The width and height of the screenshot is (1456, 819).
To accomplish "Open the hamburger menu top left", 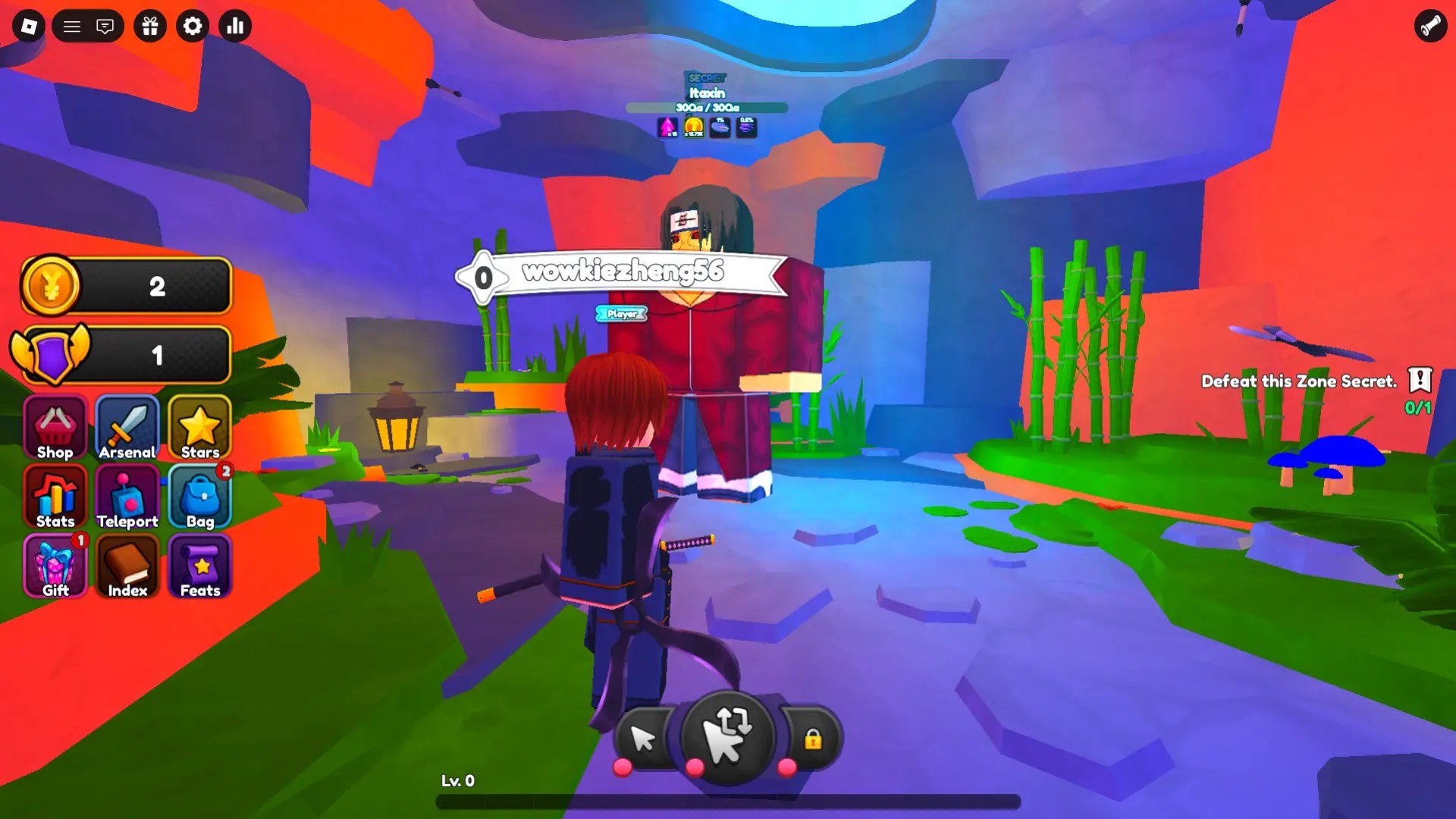I will tap(72, 25).
